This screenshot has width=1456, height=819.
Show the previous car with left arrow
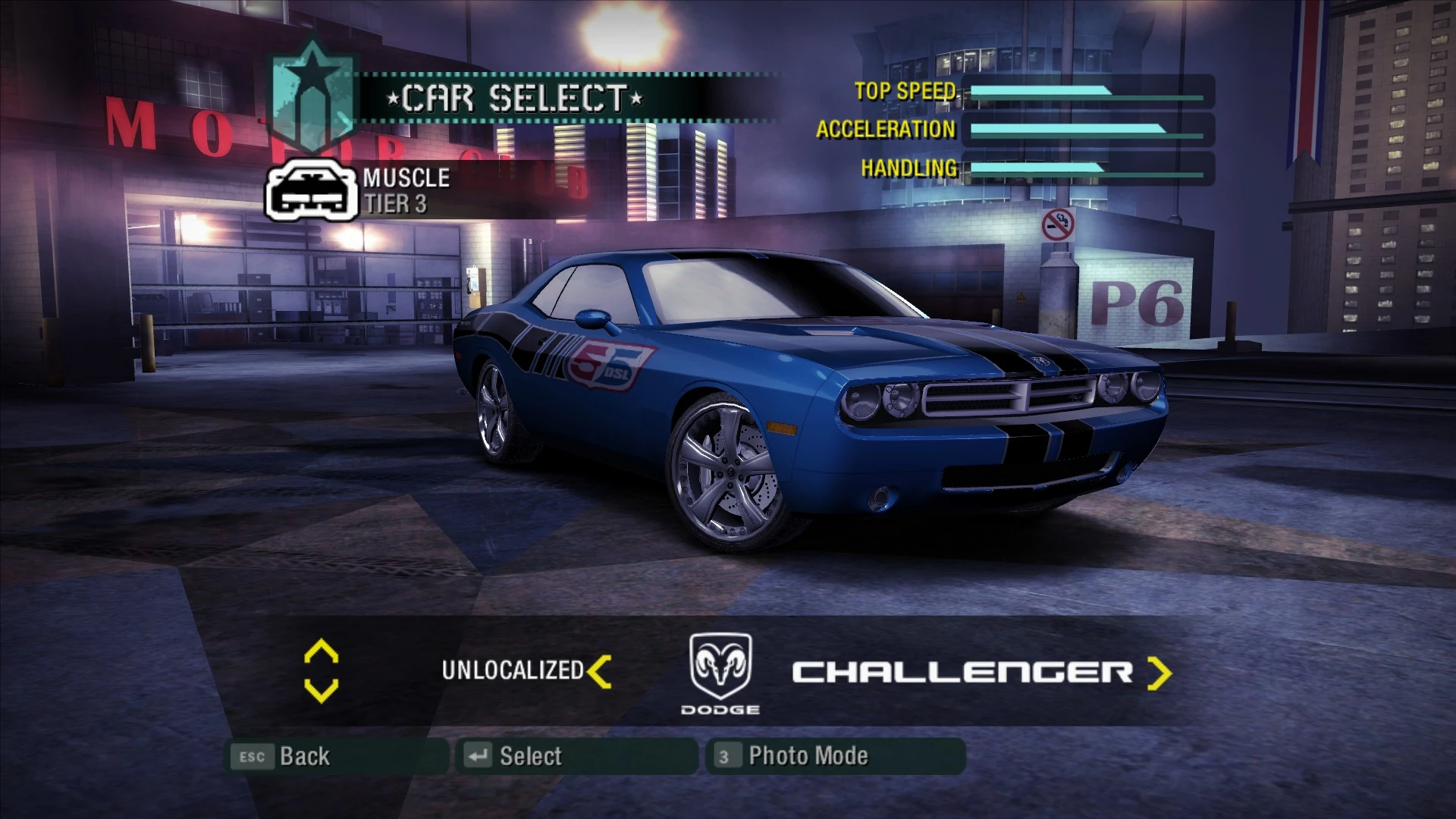click(x=599, y=672)
